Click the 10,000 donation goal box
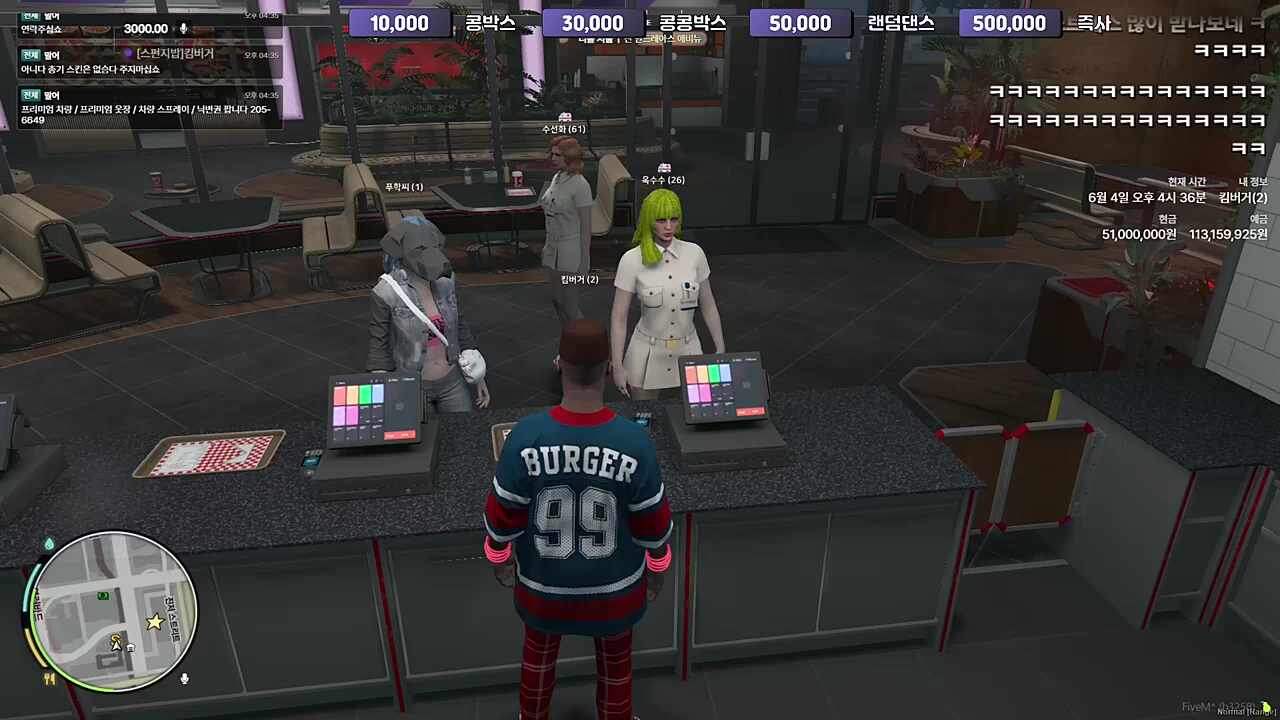This screenshot has width=1280, height=720. [399, 23]
